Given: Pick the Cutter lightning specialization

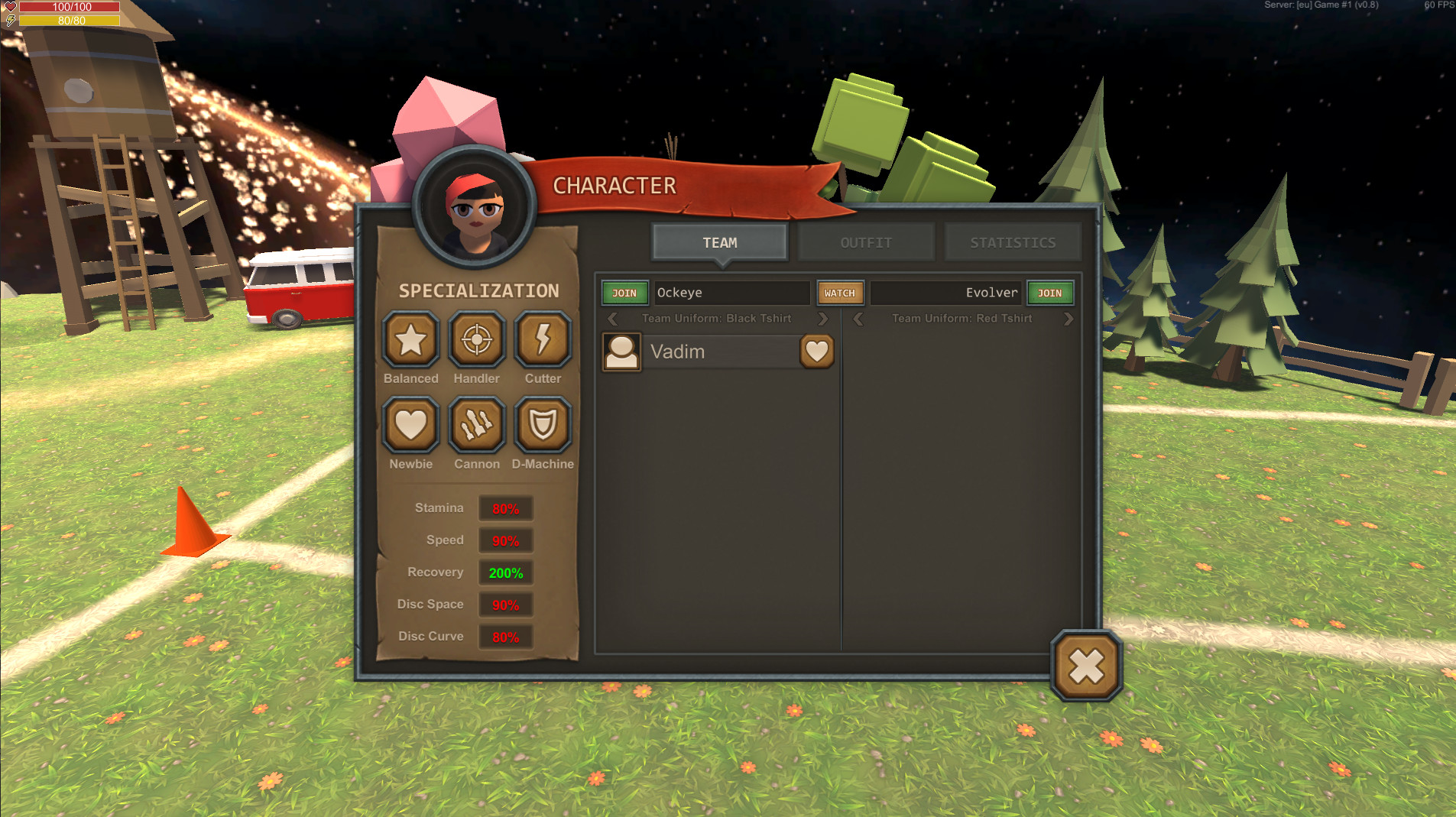Looking at the screenshot, I should pos(543,339).
